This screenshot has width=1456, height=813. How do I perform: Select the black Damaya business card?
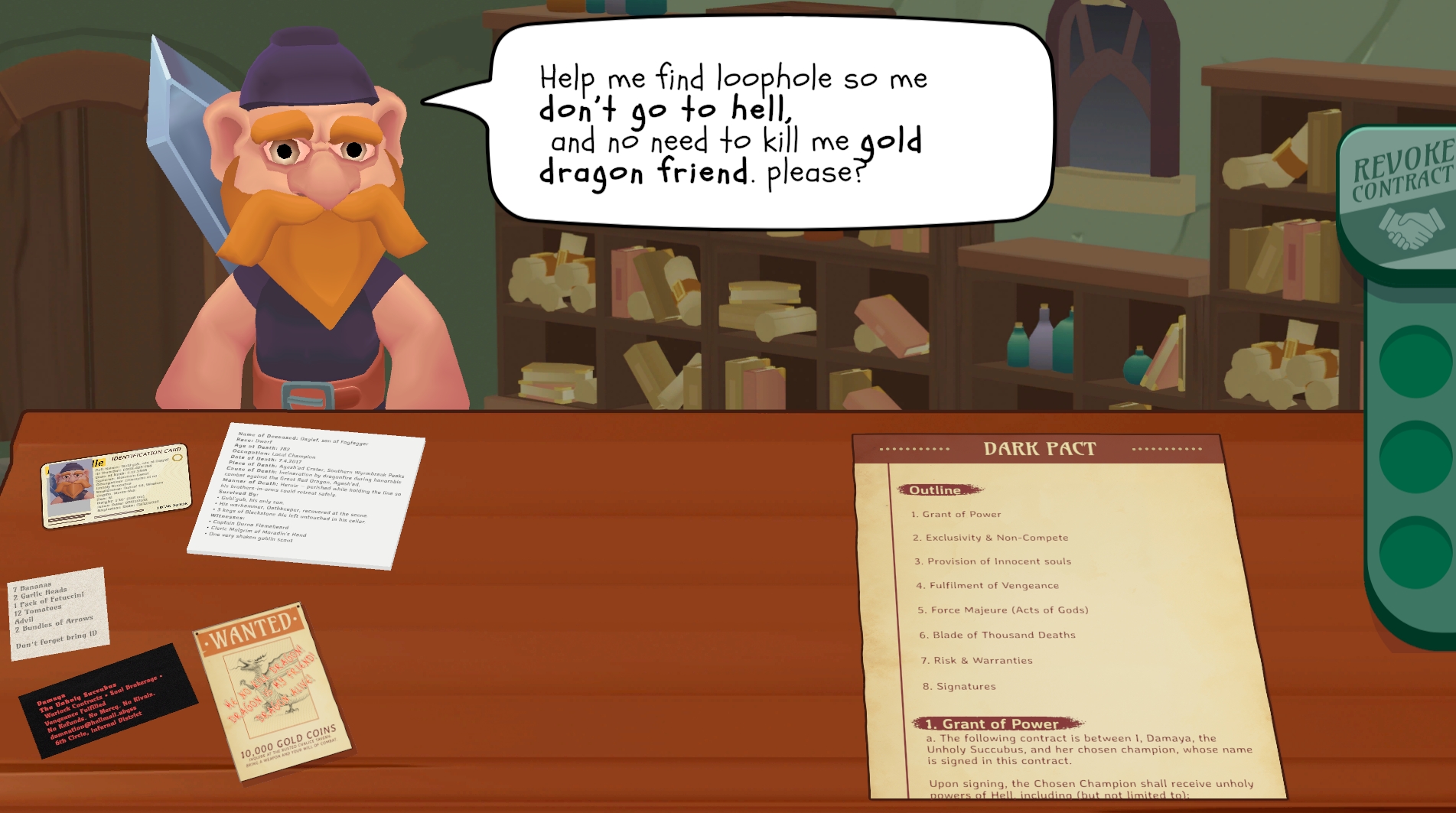106,701
